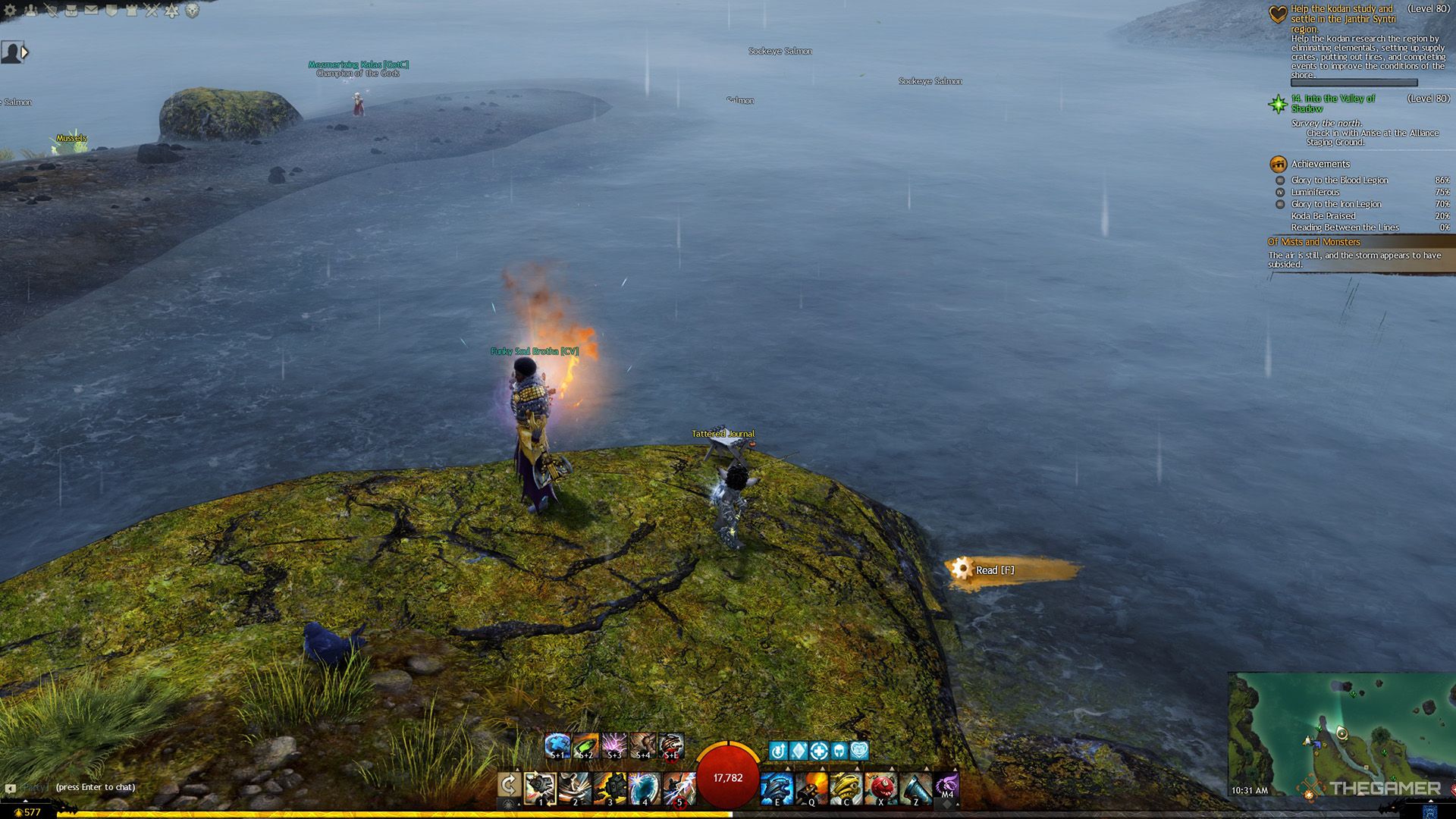The image size is (1456, 819).
Task: Select the Glory to the Blood Legion achievement
Action: 1339,180
